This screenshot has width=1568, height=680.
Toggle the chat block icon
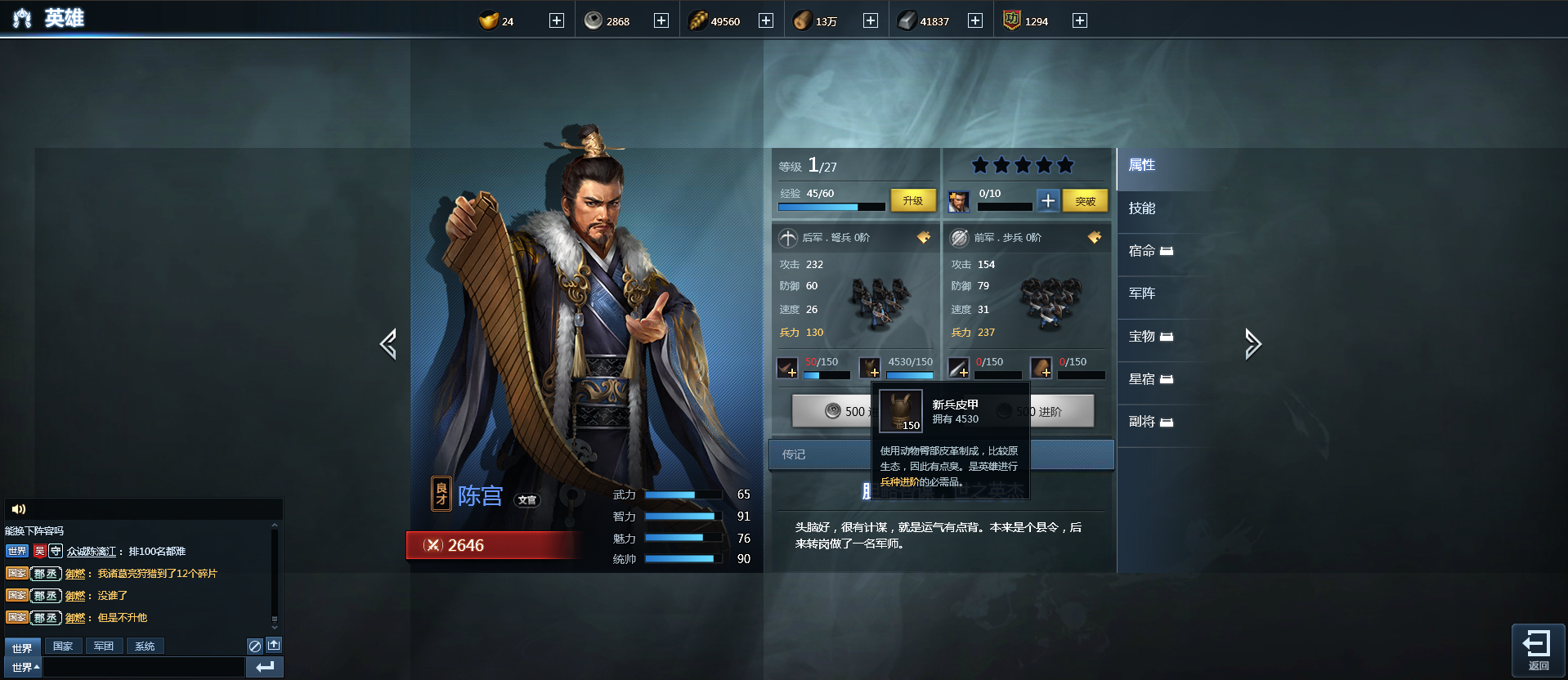click(x=254, y=645)
